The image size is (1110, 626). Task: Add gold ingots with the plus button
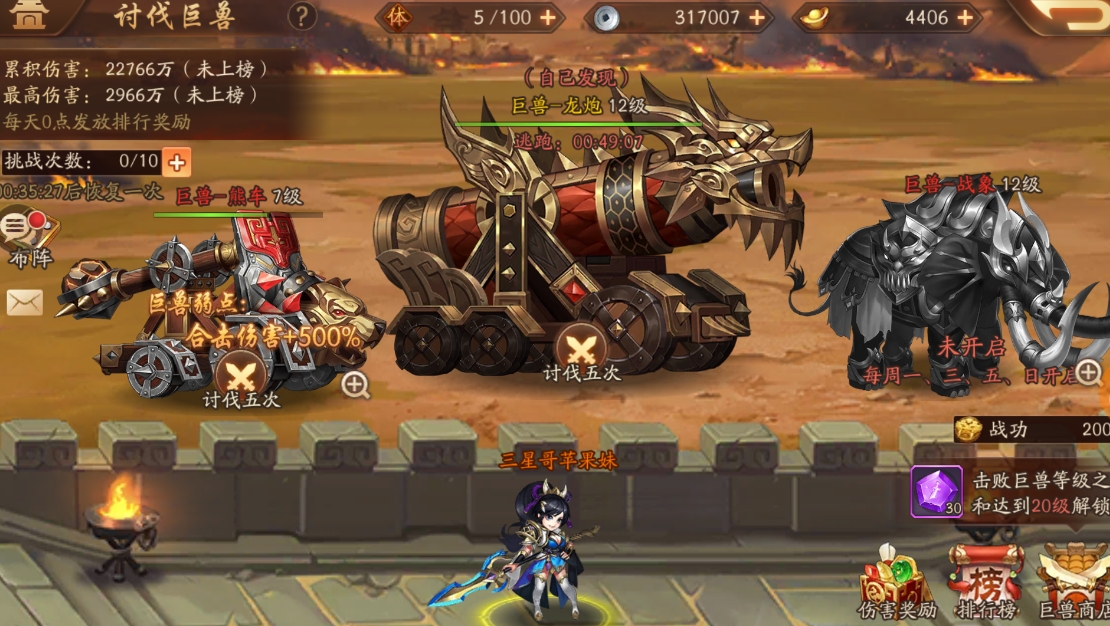click(964, 17)
